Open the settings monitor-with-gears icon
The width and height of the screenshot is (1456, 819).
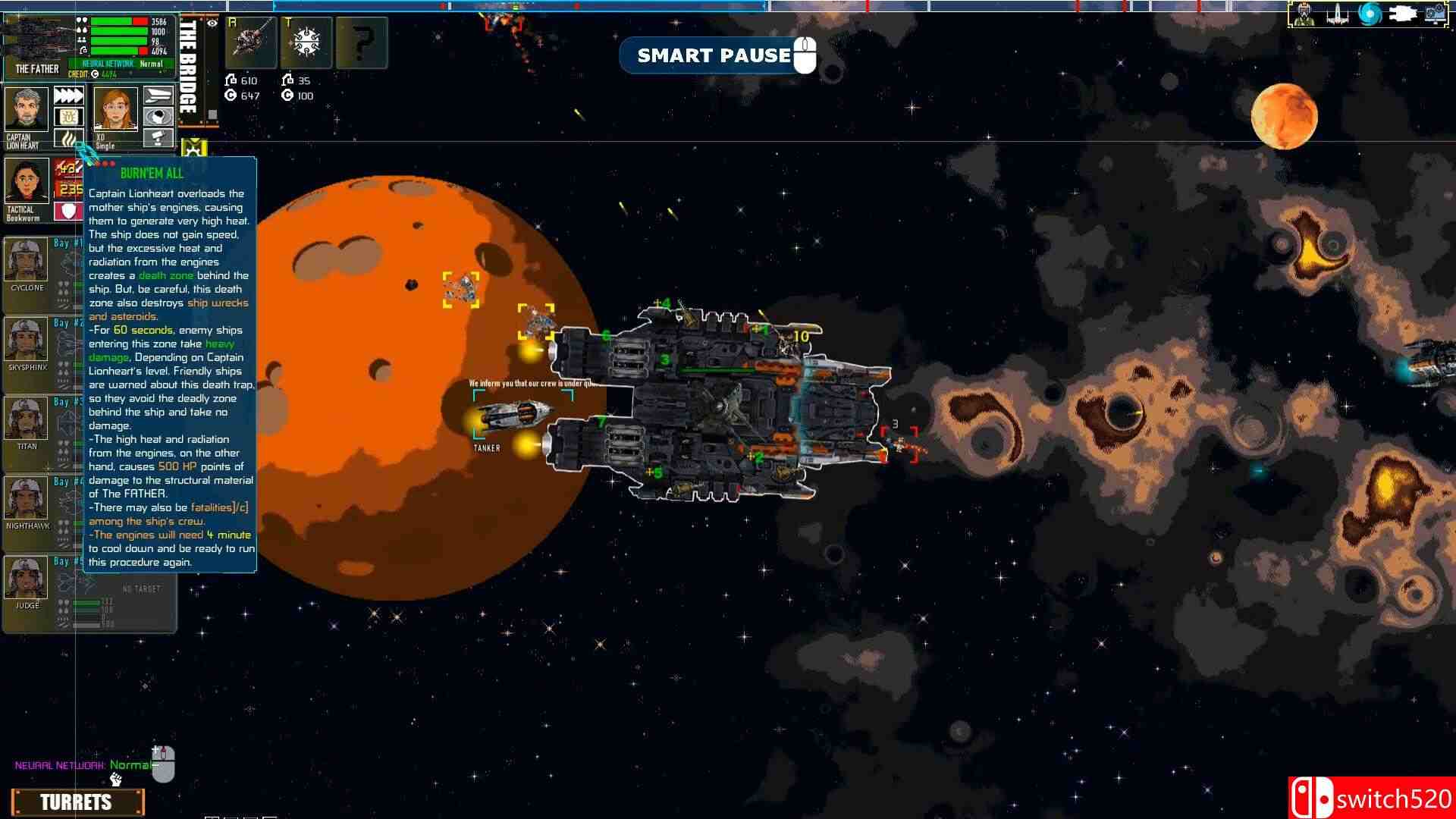pyautogui.click(x=1436, y=14)
